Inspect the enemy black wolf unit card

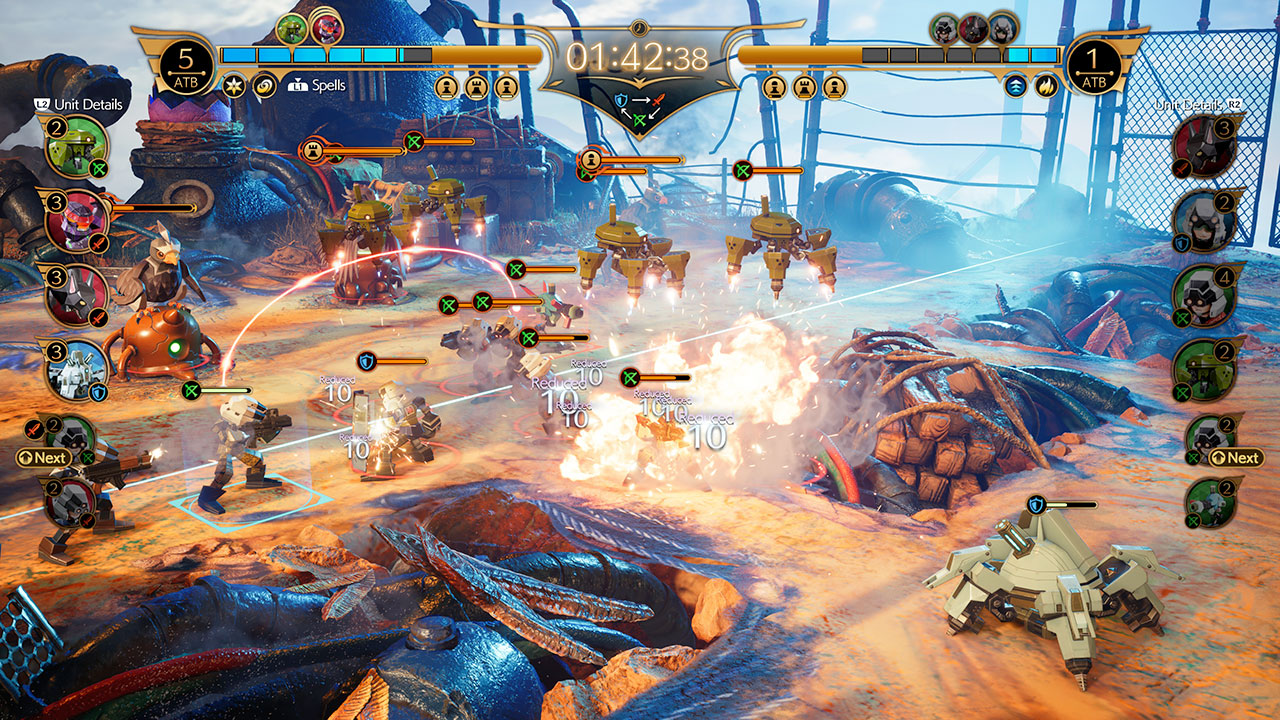point(1204,146)
